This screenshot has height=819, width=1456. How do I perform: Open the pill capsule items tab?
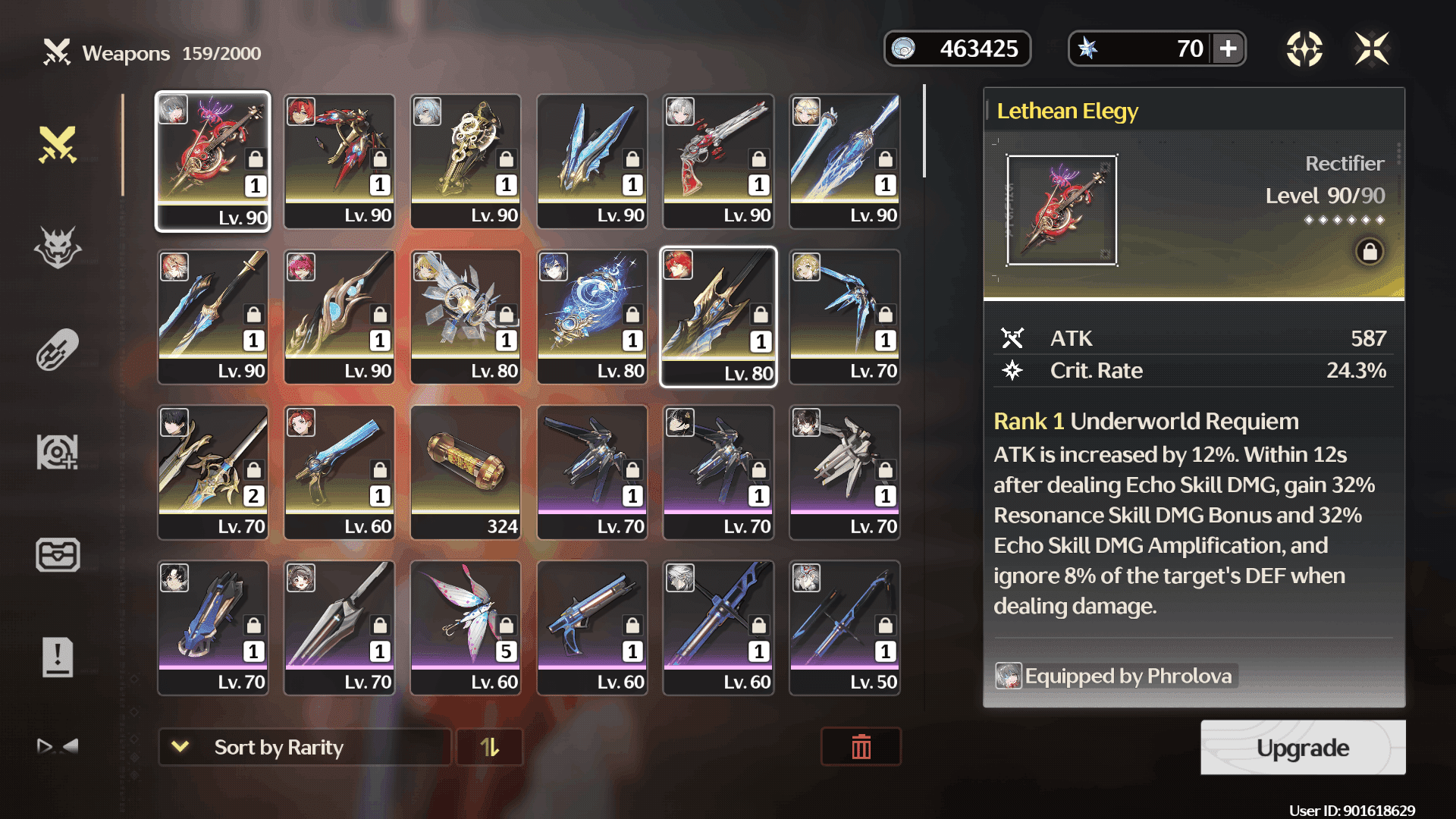coord(58,350)
